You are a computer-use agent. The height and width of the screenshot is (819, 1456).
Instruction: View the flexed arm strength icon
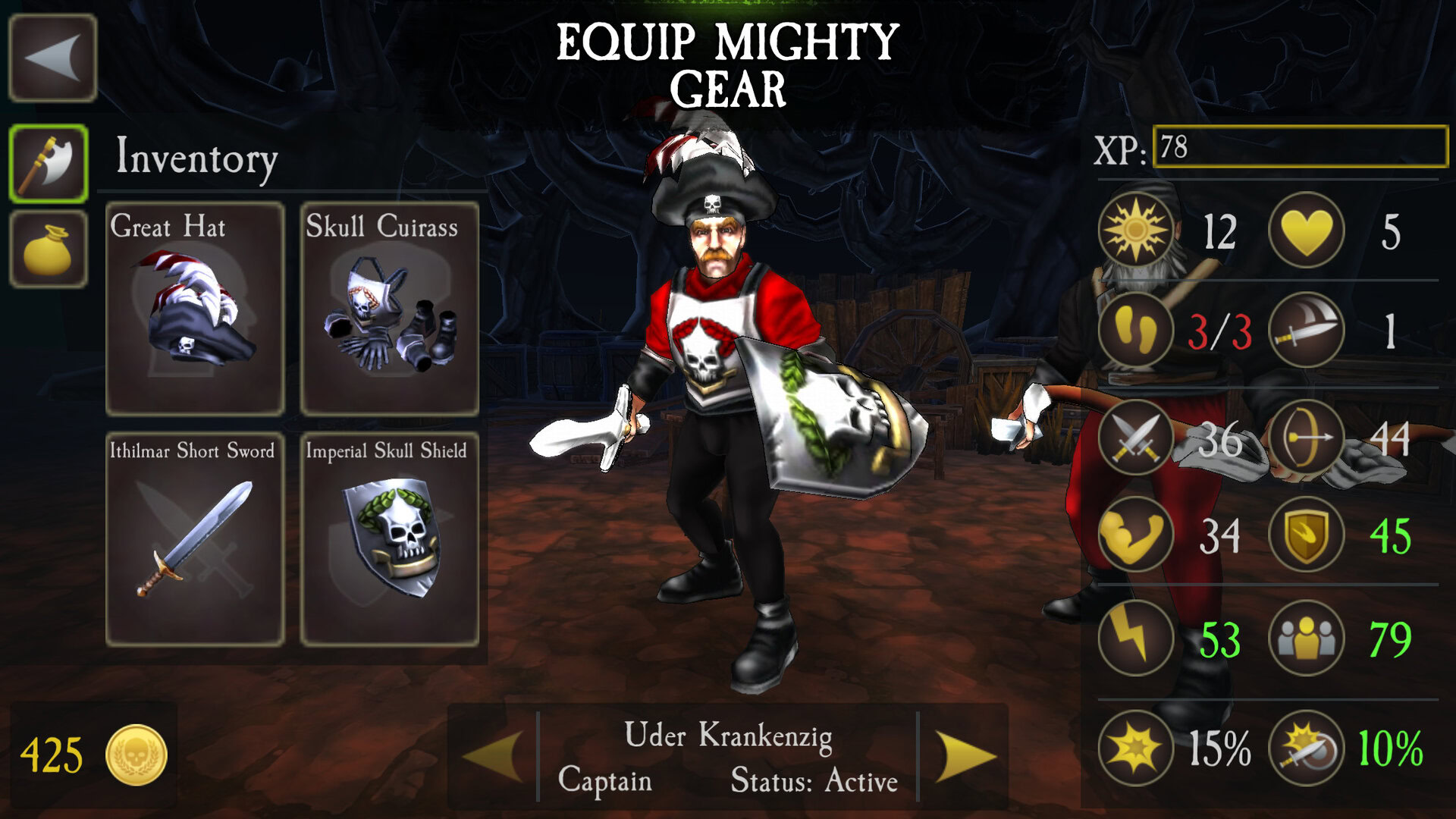point(1135,535)
